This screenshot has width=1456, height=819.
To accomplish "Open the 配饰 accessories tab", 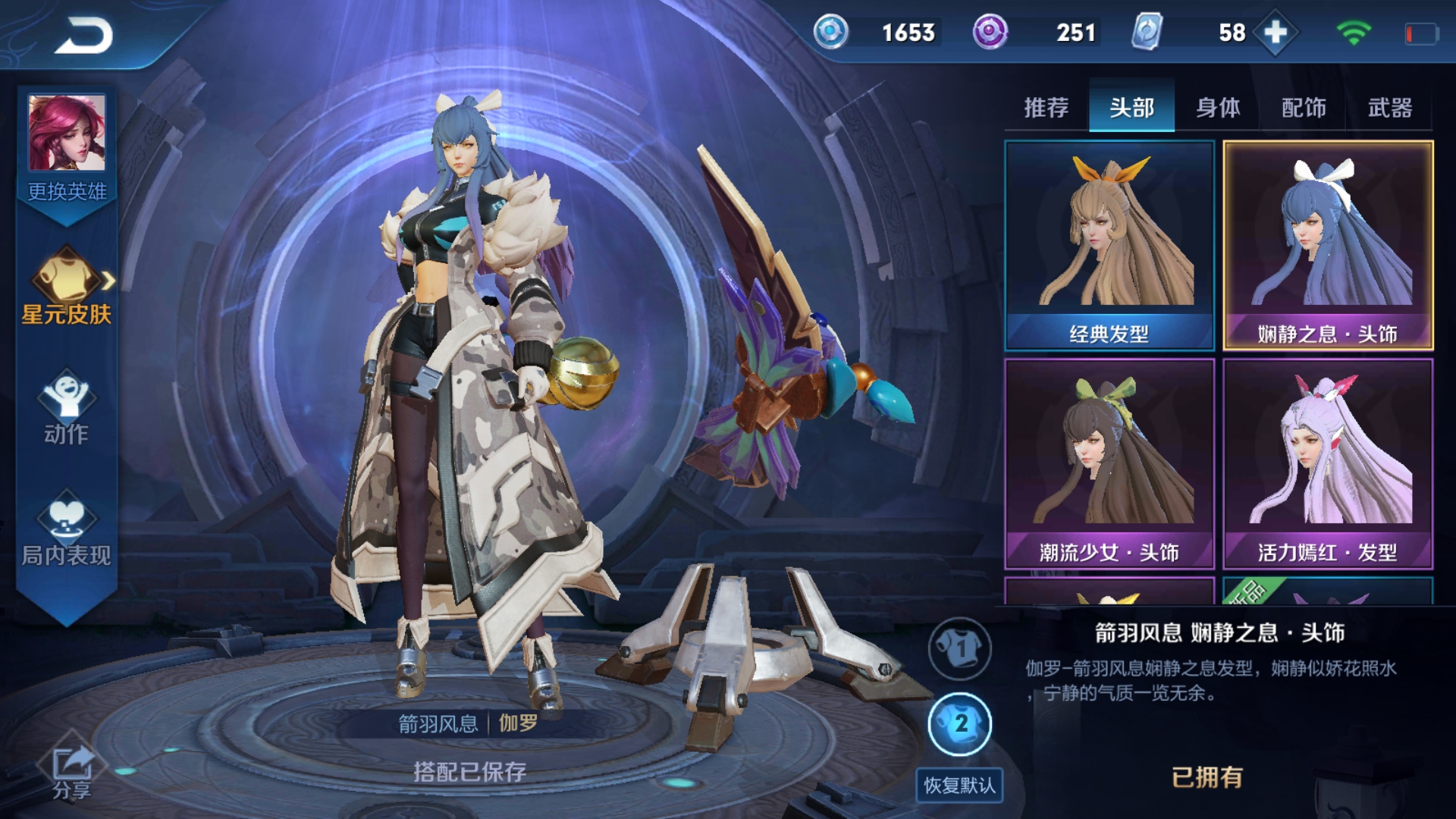I will [1306, 109].
